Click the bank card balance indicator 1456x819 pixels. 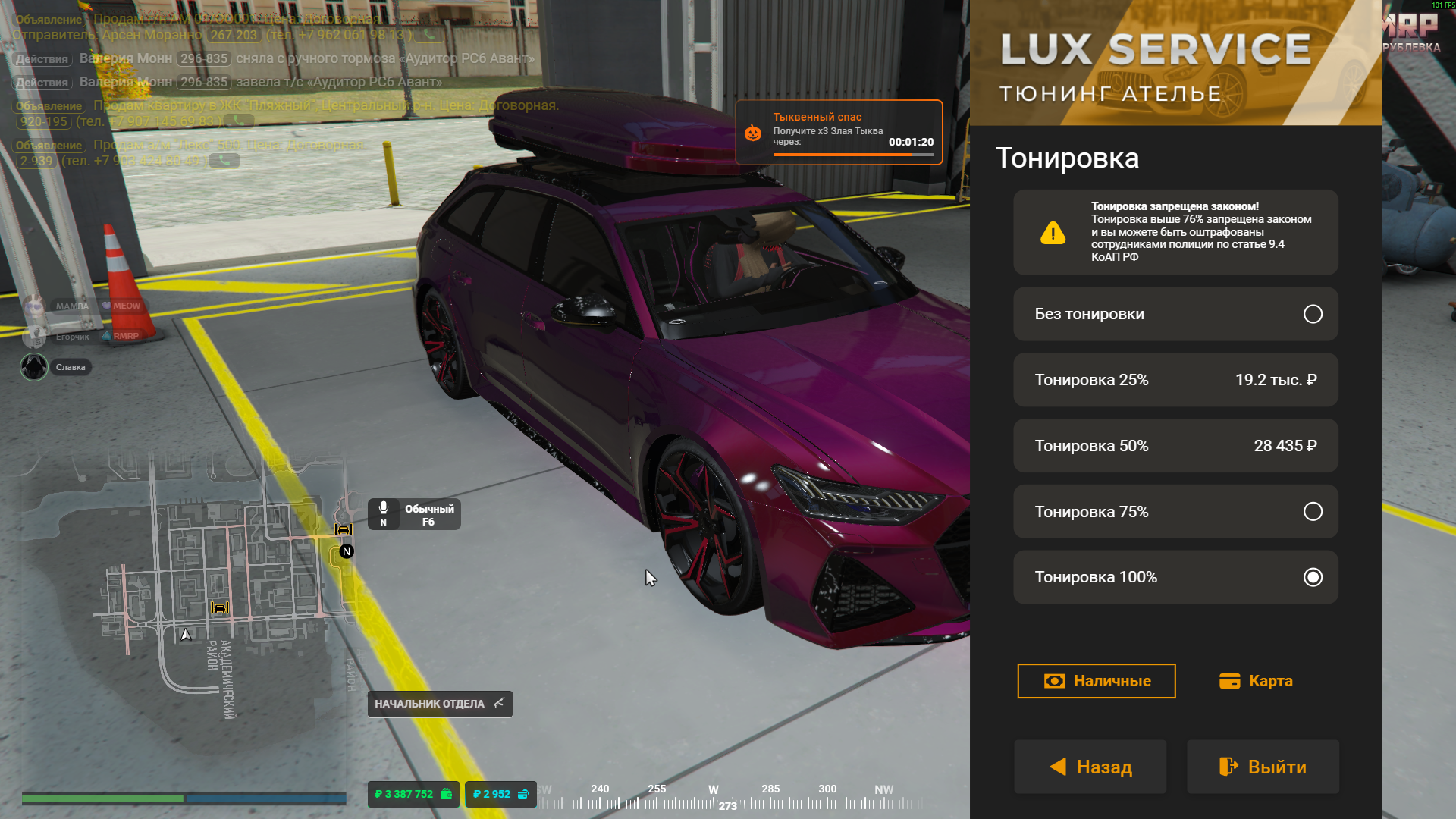[500, 794]
